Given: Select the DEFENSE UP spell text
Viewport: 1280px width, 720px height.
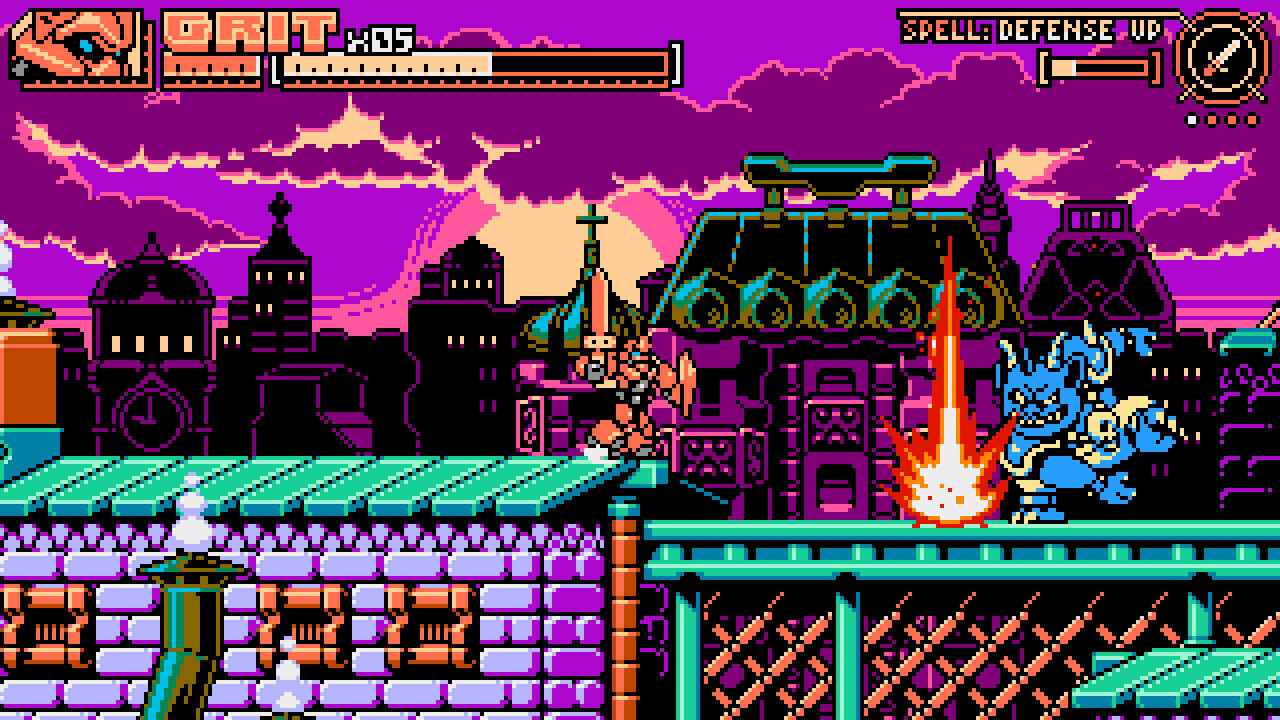Looking at the screenshot, I should [1085, 28].
